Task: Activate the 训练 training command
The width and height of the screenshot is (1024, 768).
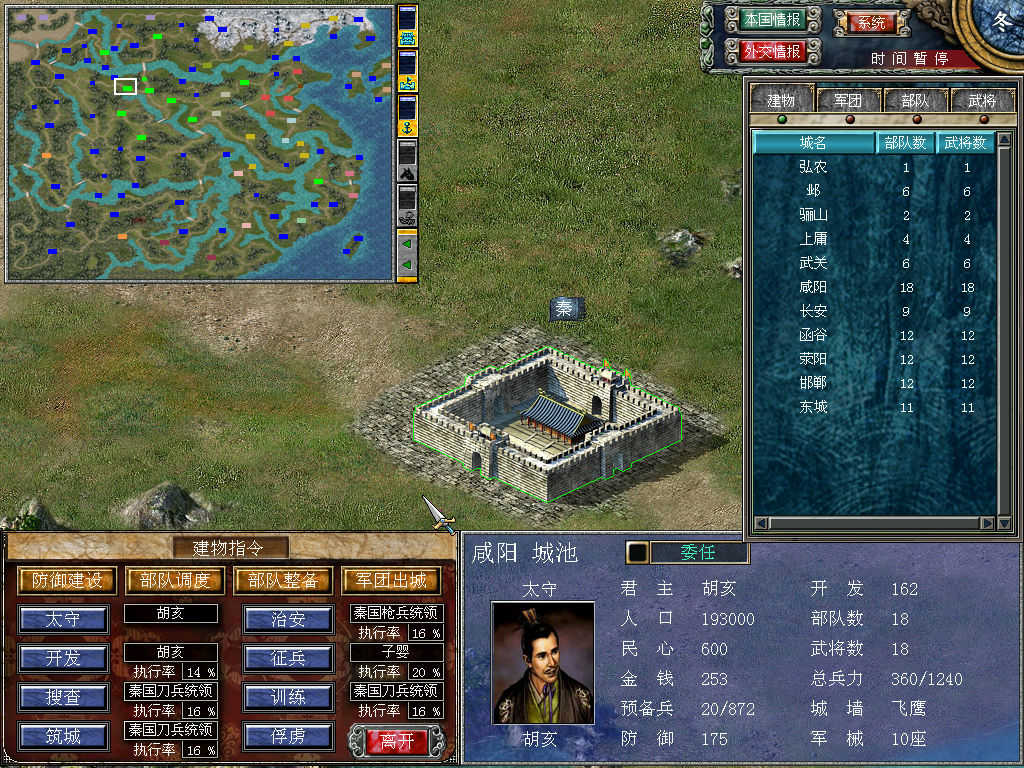Action: coord(288,697)
